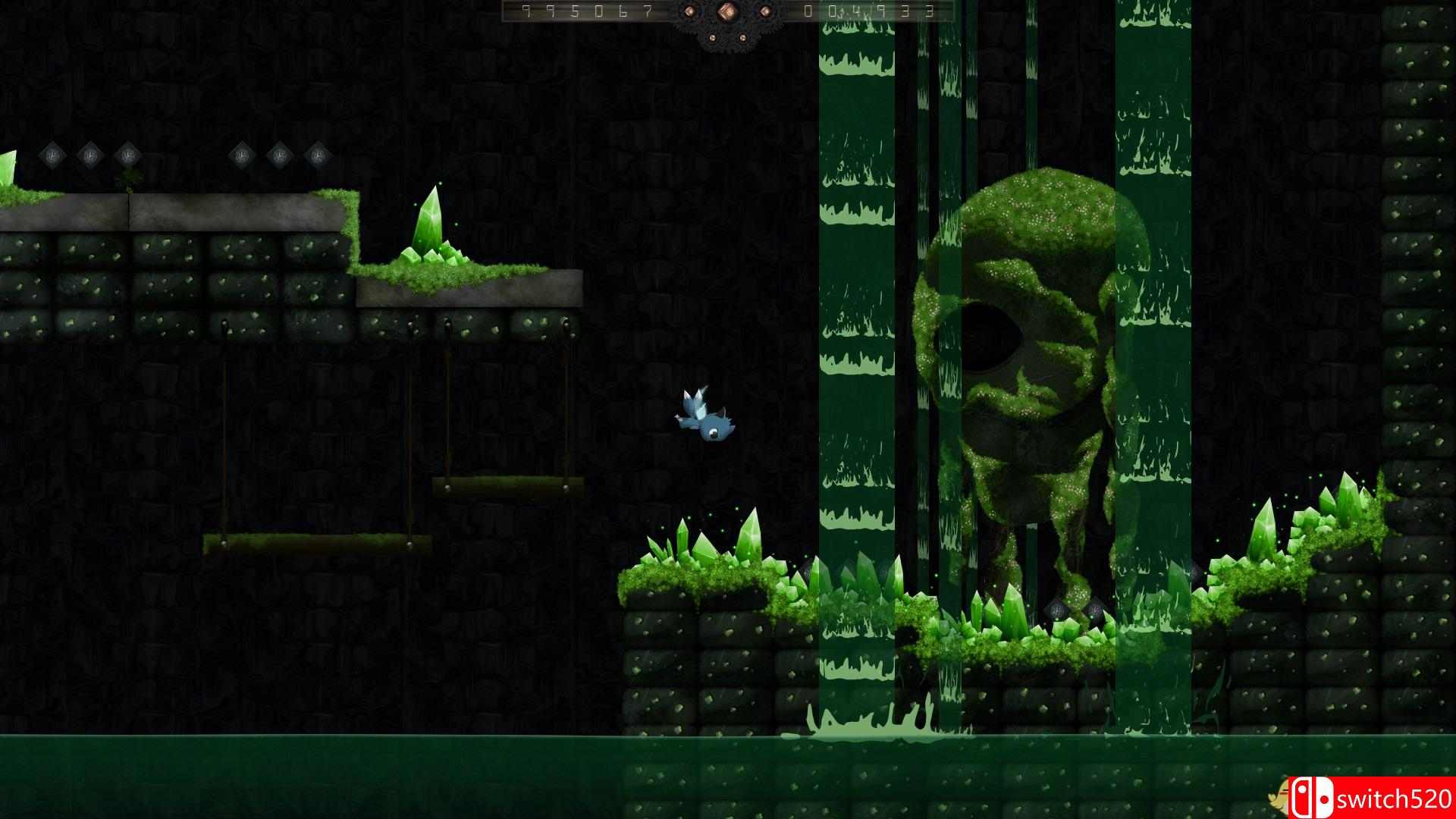This screenshot has height=819, width=1456.
Task: Open the switch520 watermark logo
Action: [x=1311, y=798]
